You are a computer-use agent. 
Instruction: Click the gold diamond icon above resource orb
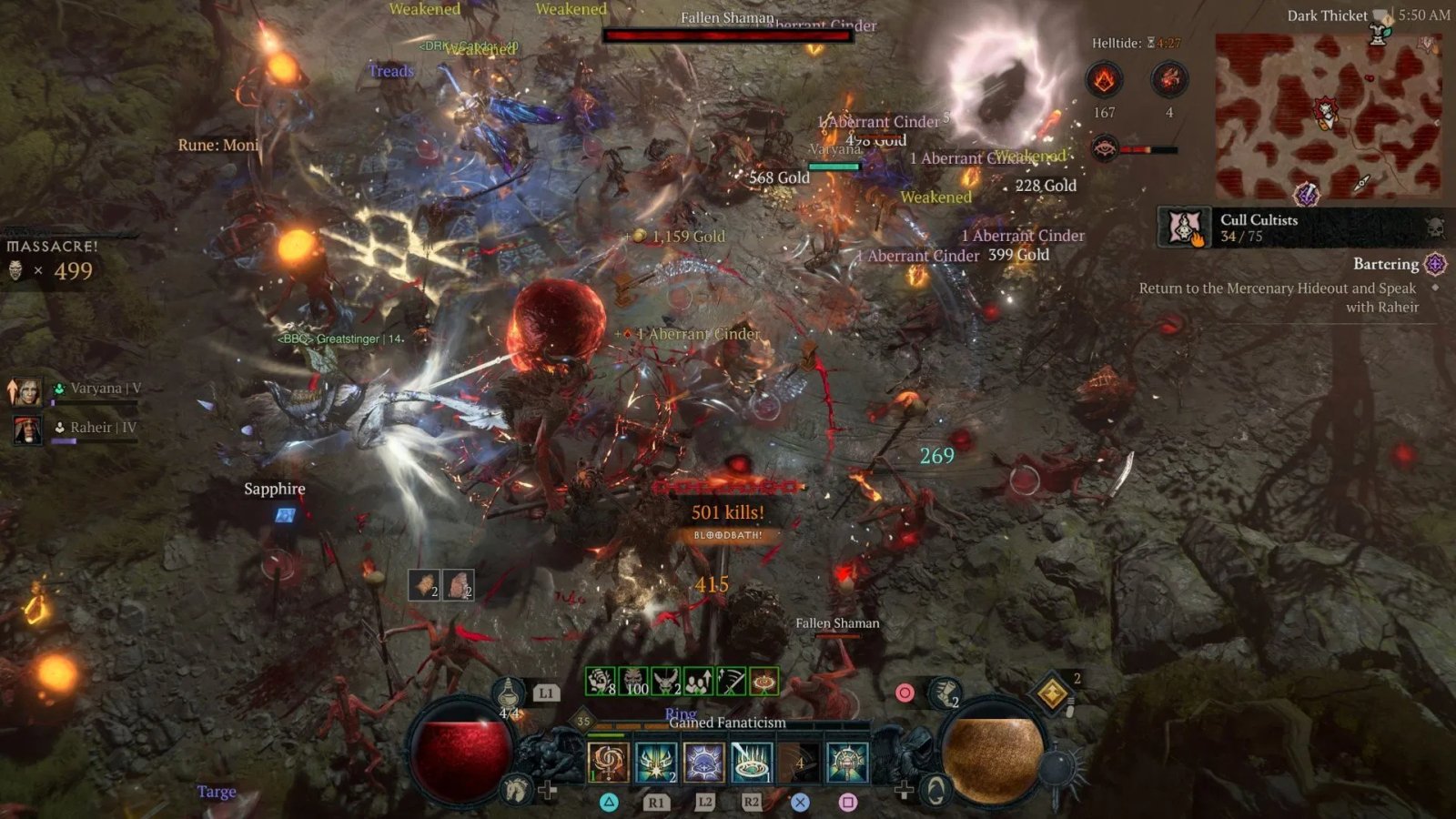1053,693
